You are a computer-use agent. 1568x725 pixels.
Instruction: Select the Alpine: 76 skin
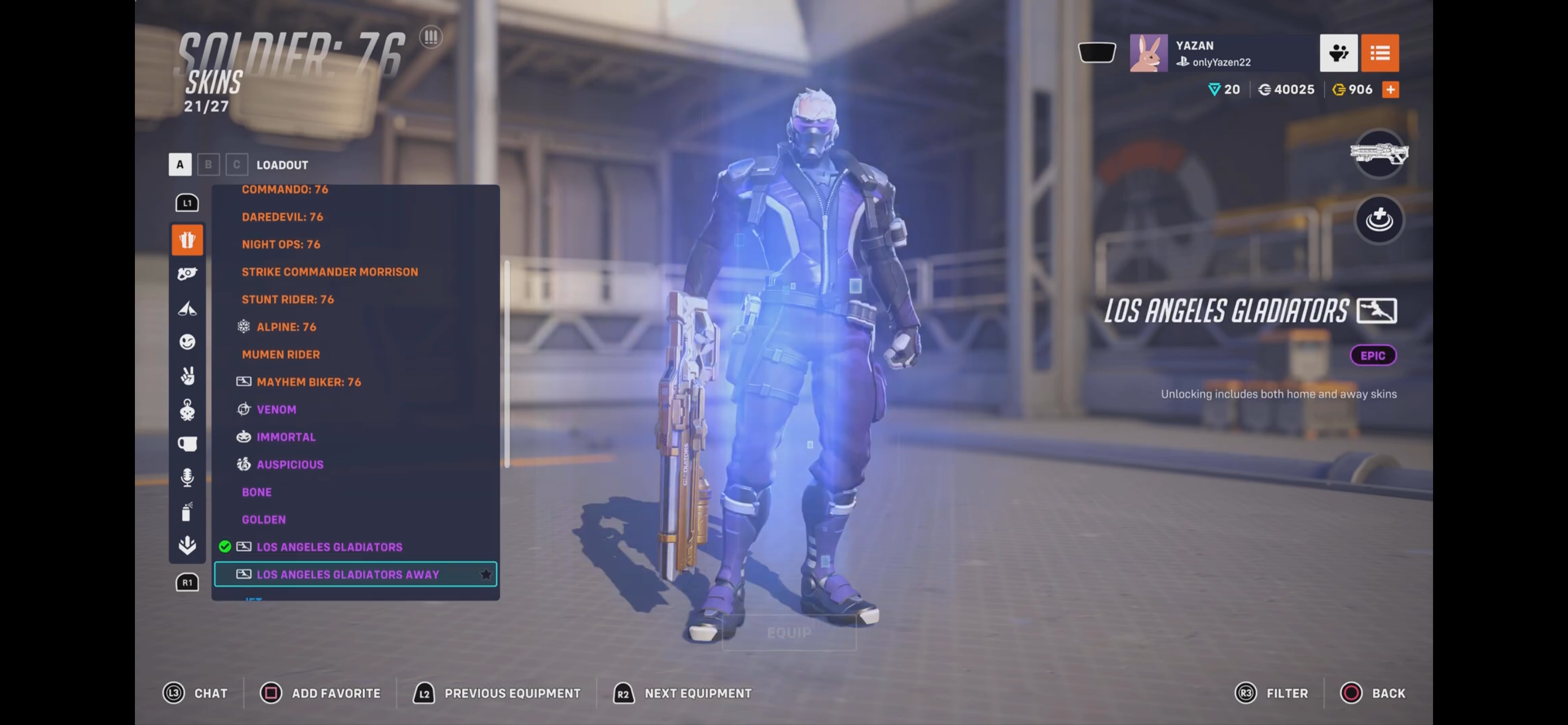286,327
